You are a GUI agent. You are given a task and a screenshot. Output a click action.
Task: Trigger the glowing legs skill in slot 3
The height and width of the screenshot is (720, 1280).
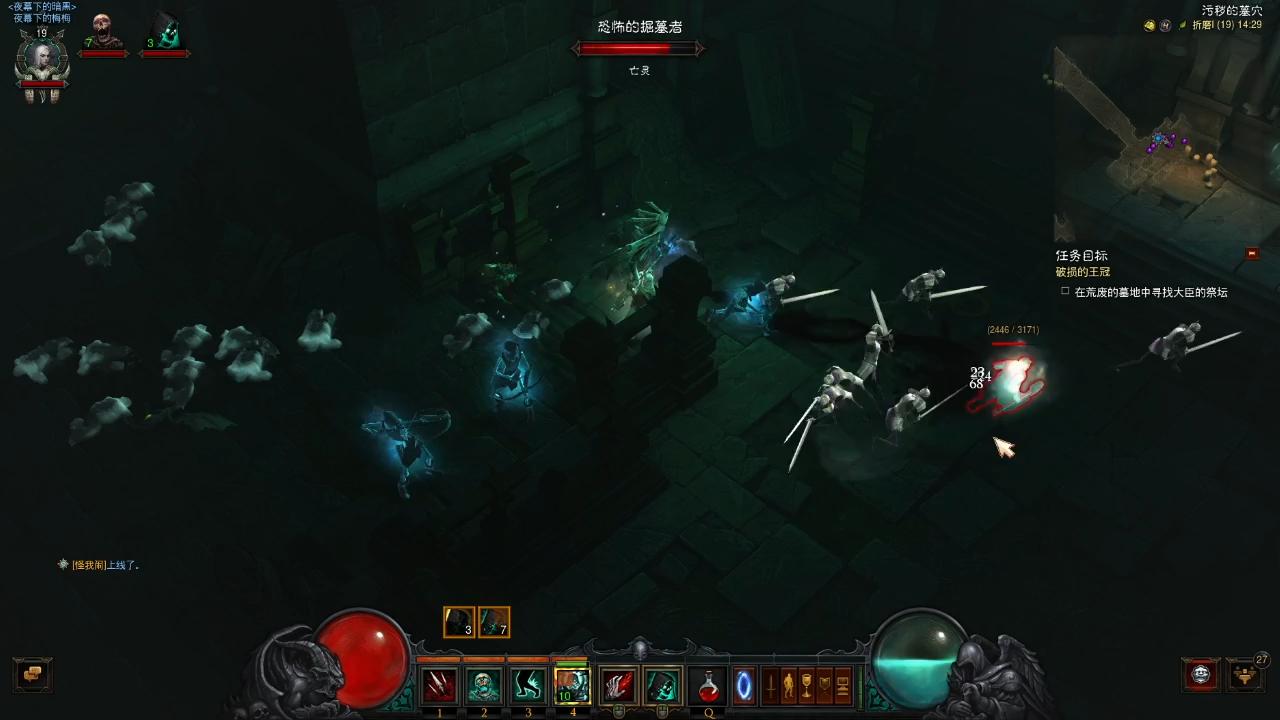528,686
